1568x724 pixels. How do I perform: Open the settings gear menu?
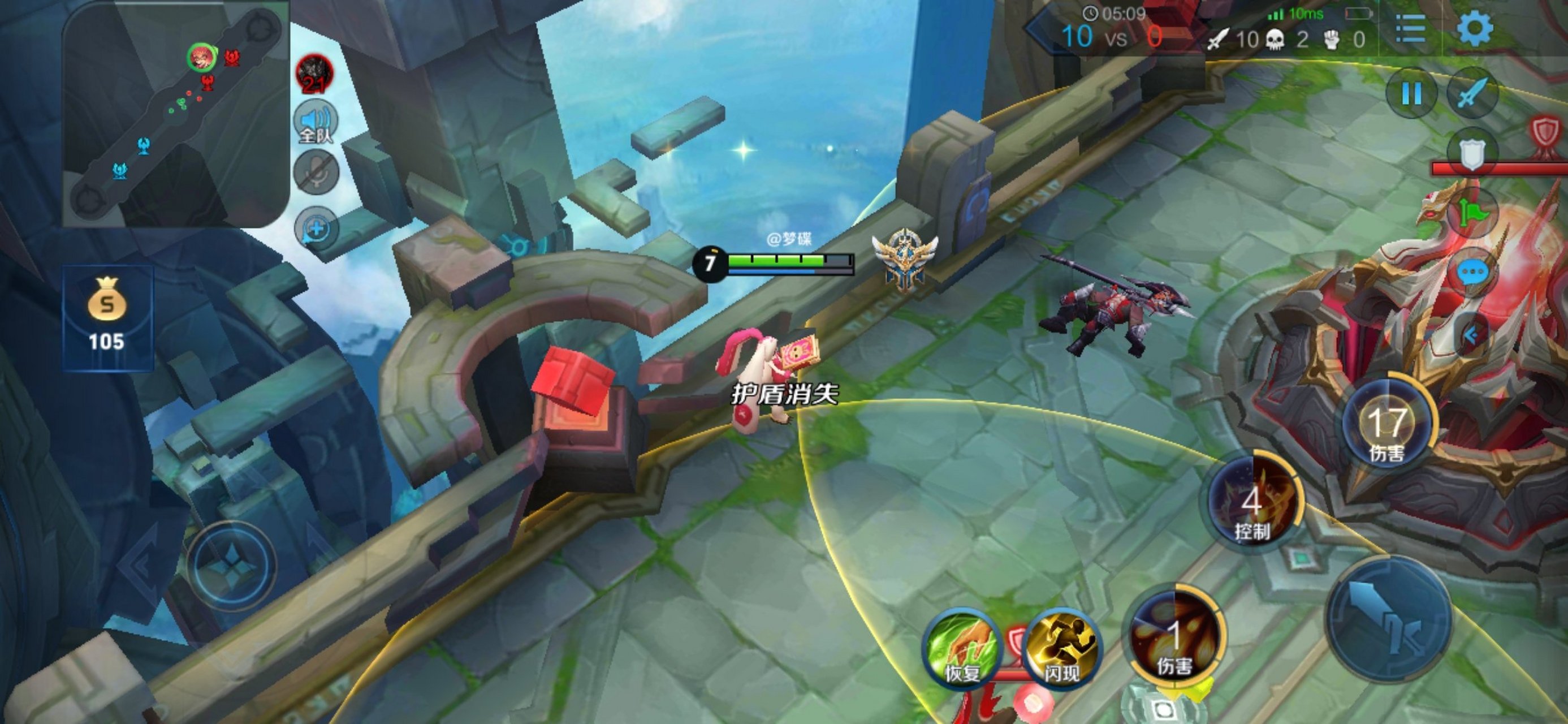tap(1475, 29)
